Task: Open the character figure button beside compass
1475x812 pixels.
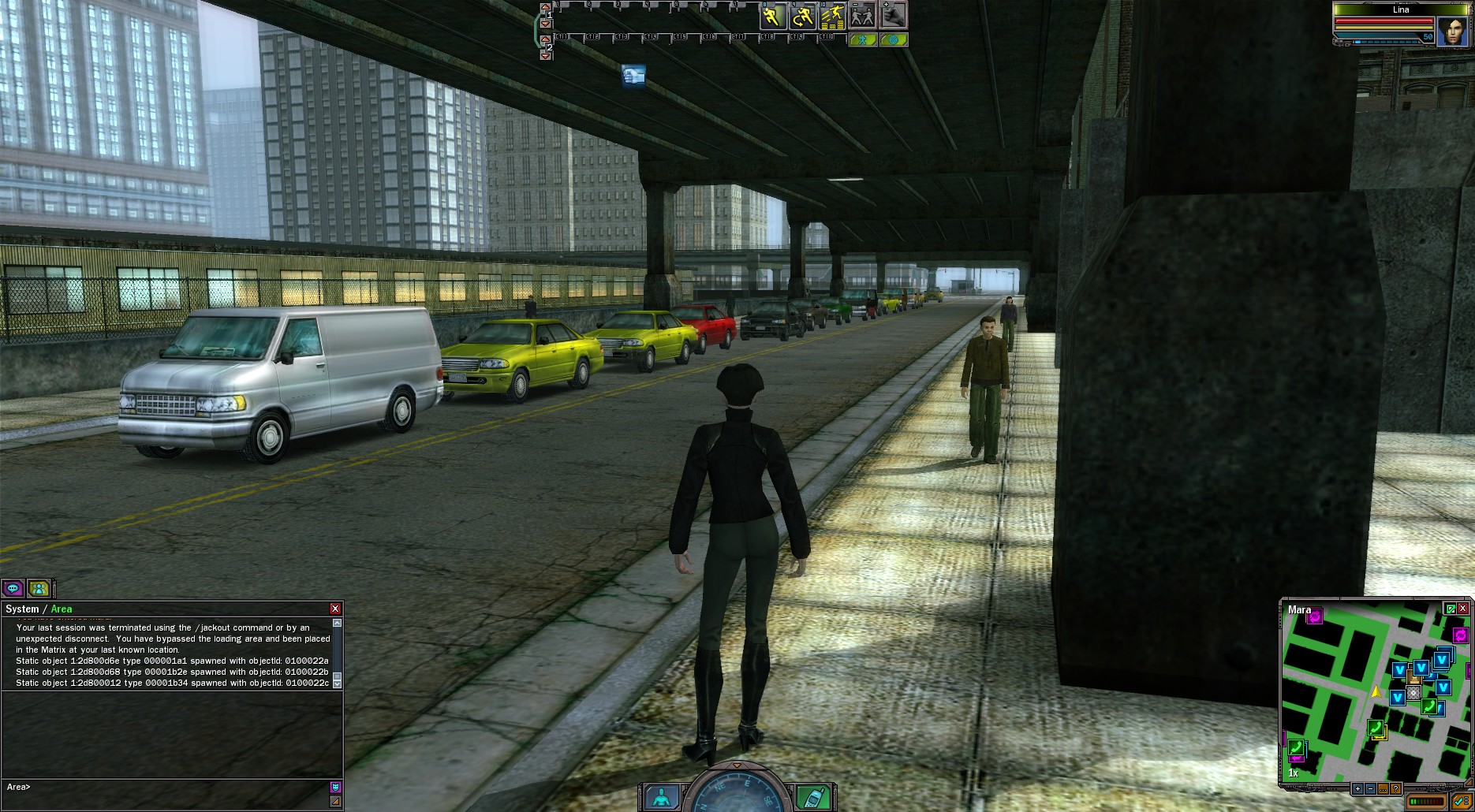Action: pyautogui.click(x=661, y=796)
